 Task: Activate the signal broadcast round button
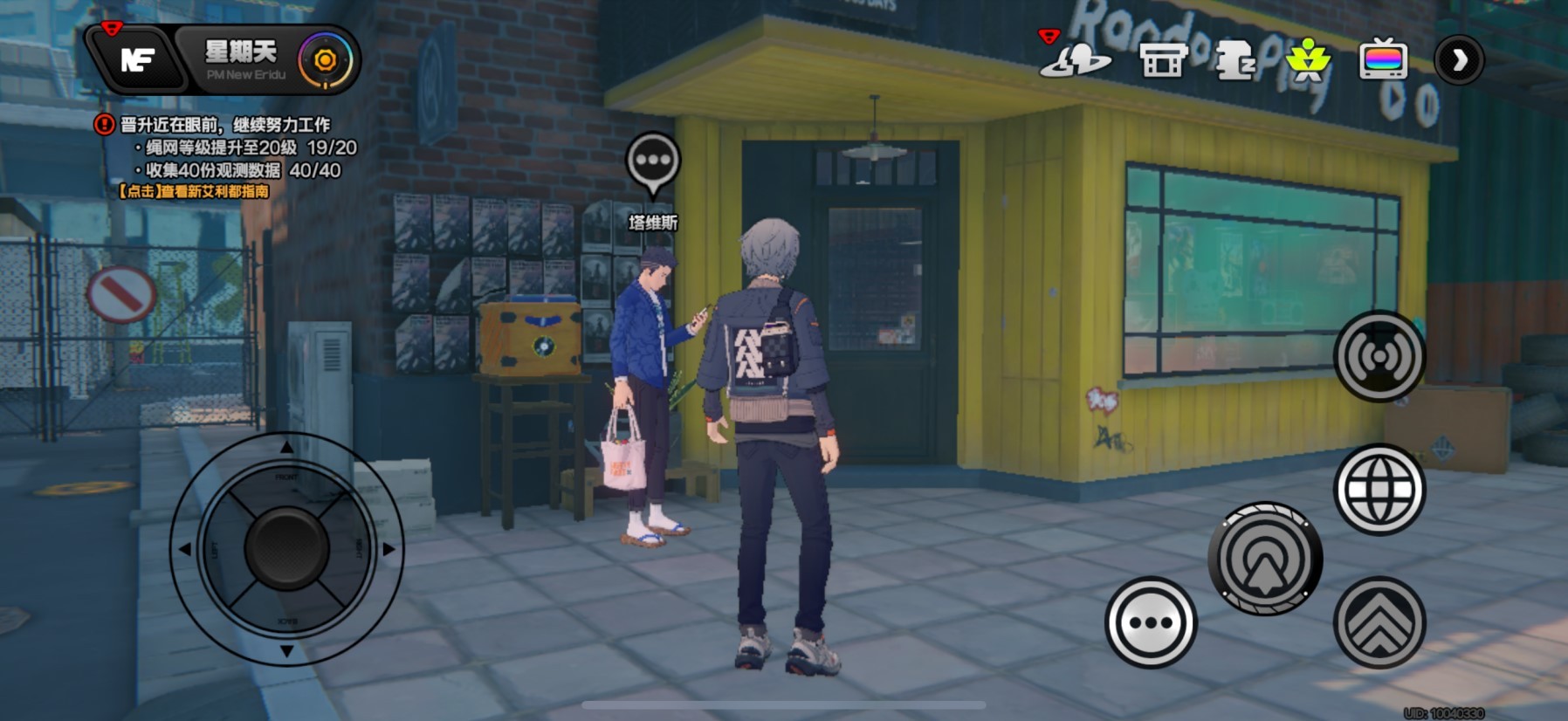[1379, 356]
